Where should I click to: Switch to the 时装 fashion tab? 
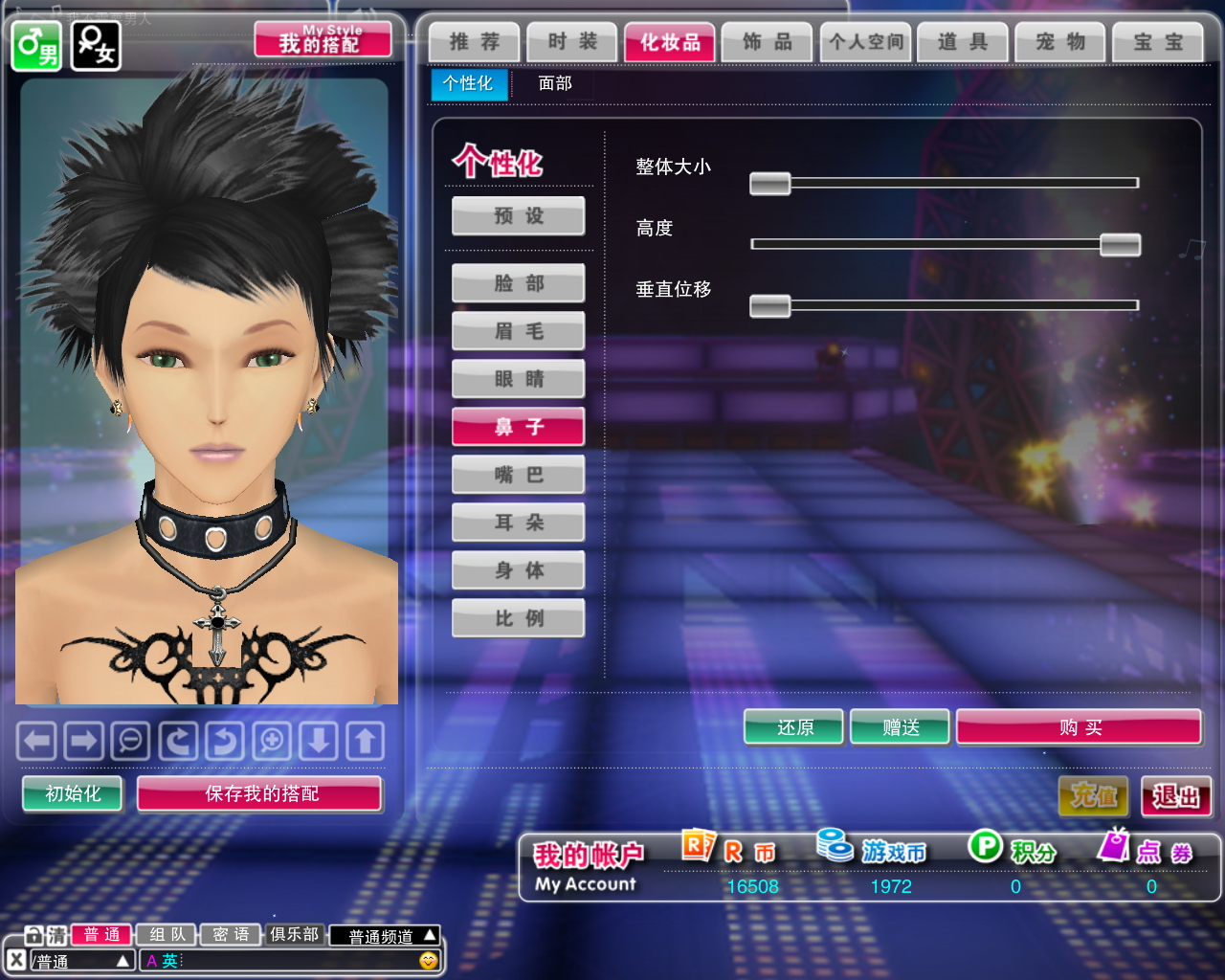(x=572, y=42)
